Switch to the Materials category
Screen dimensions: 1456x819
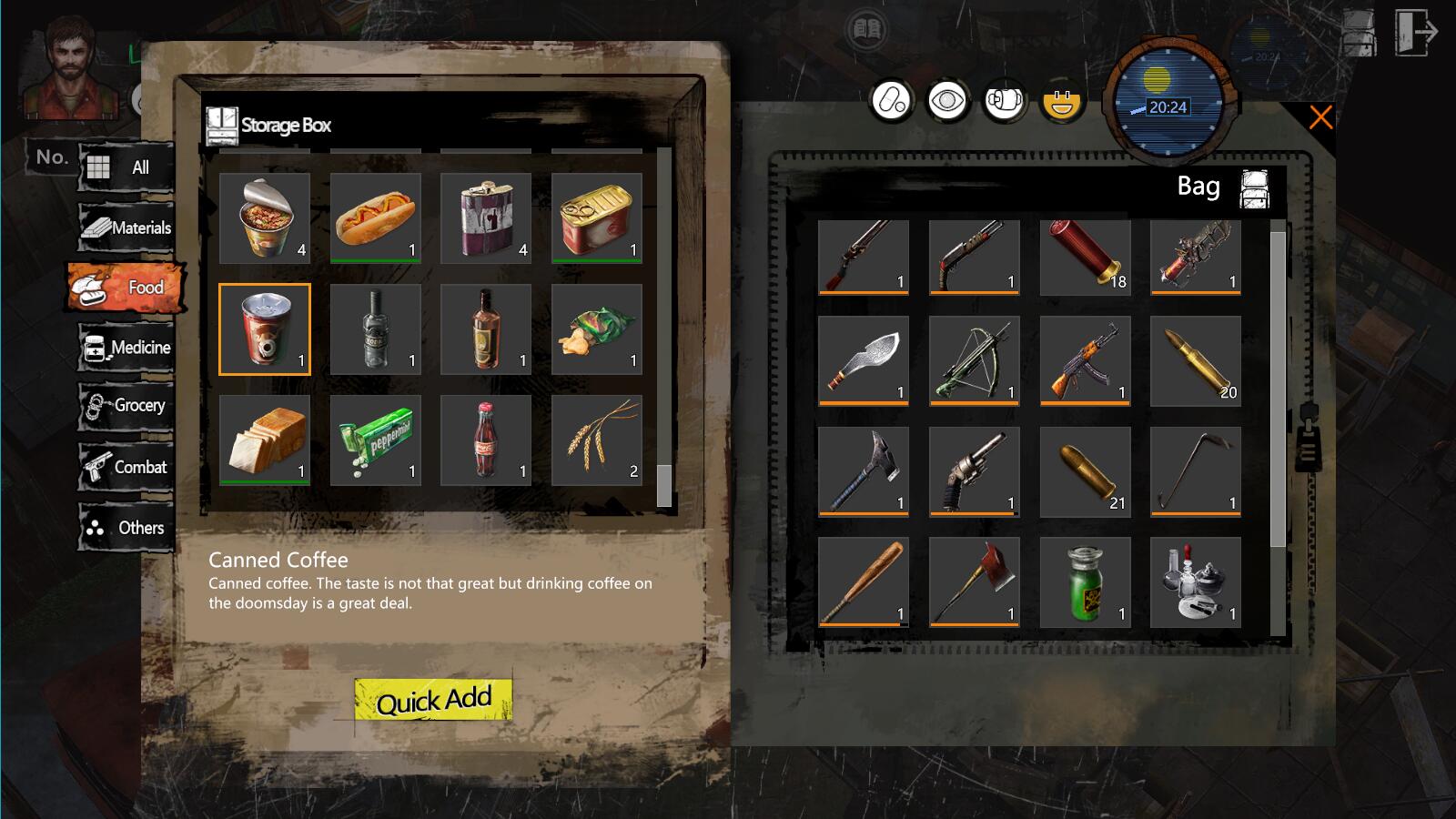point(125,227)
